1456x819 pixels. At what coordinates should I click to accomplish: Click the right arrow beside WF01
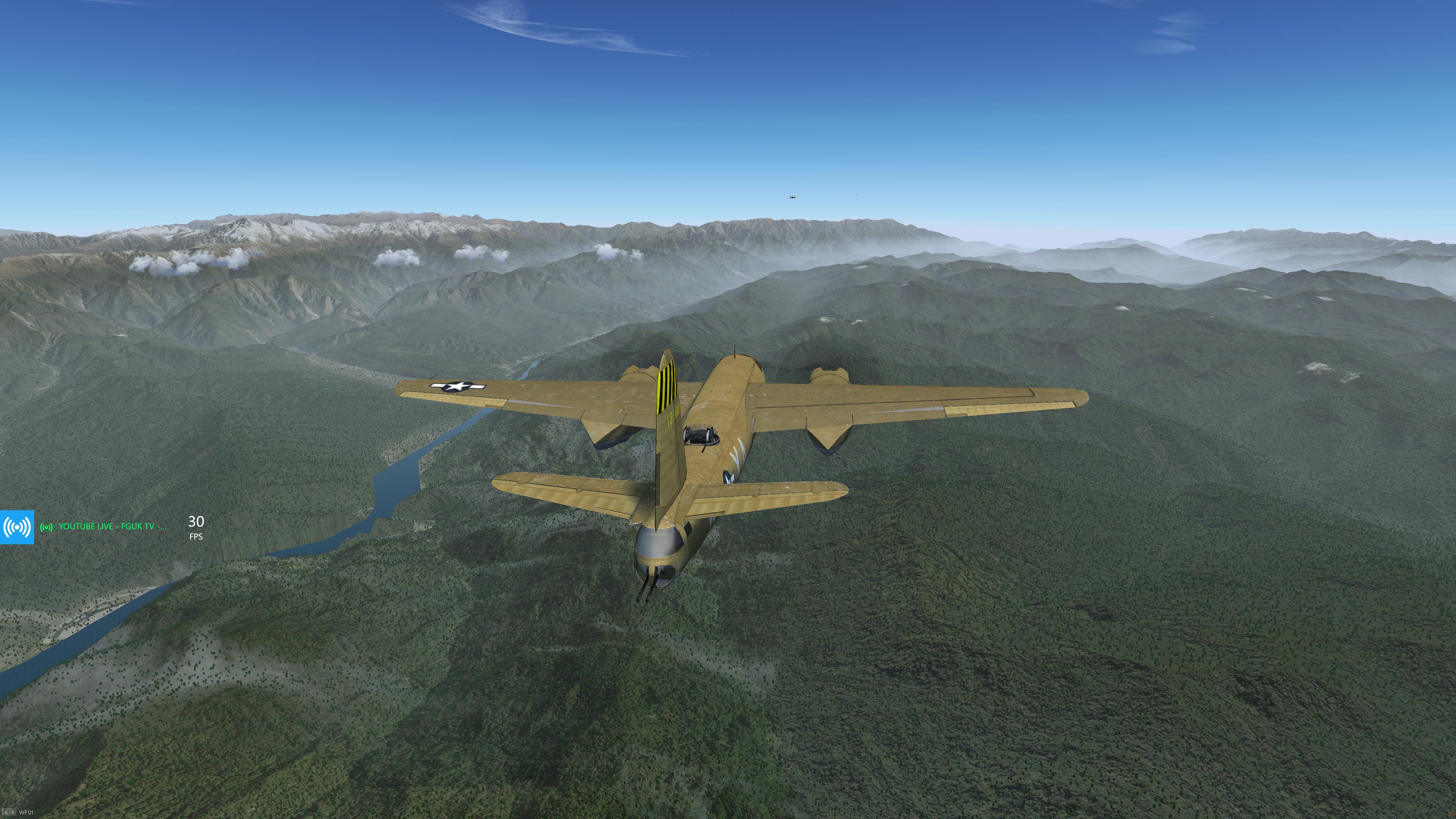pos(13,813)
